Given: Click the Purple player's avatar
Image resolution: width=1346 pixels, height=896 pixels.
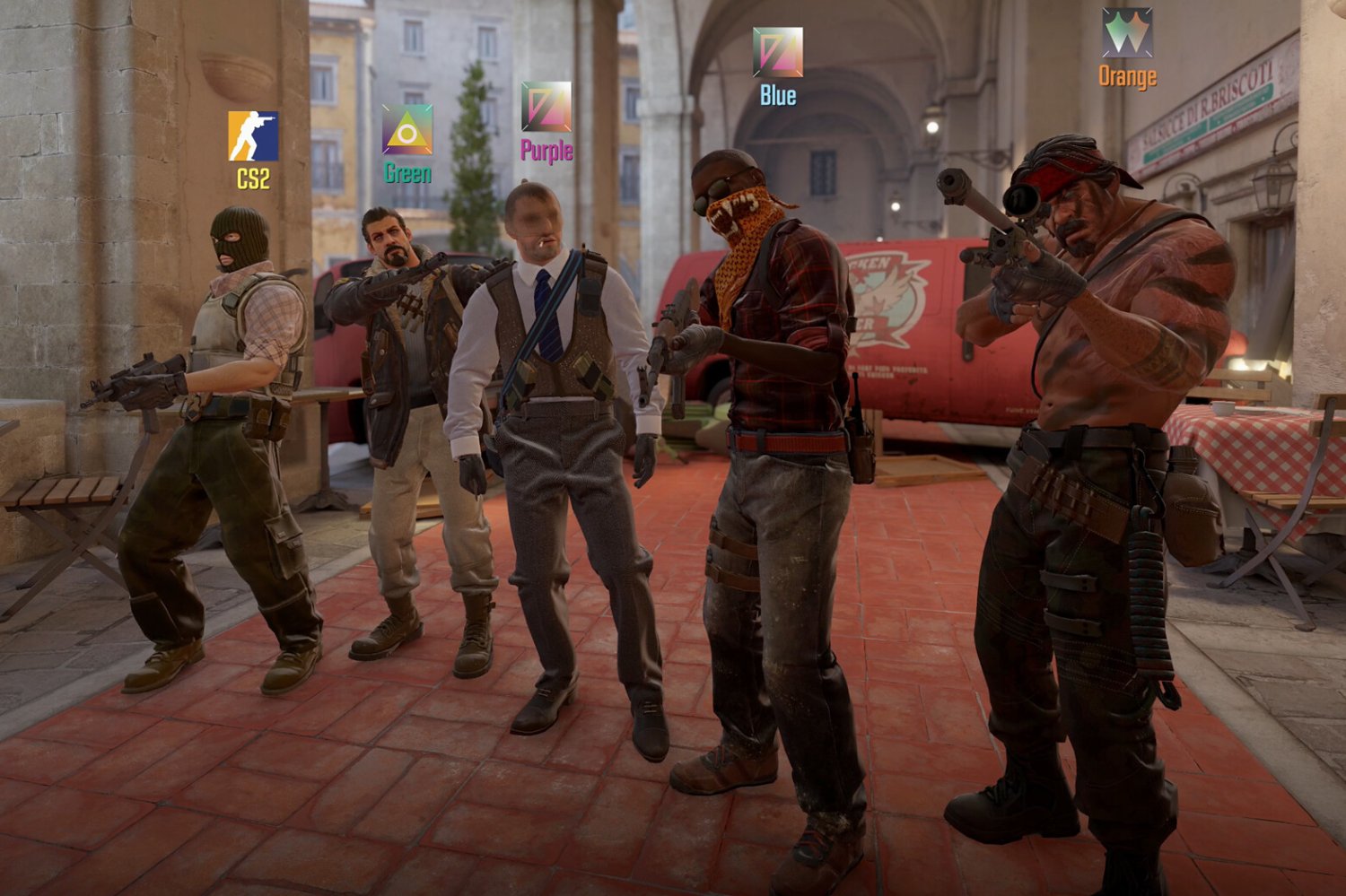Looking at the screenshot, I should tap(546, 107).
